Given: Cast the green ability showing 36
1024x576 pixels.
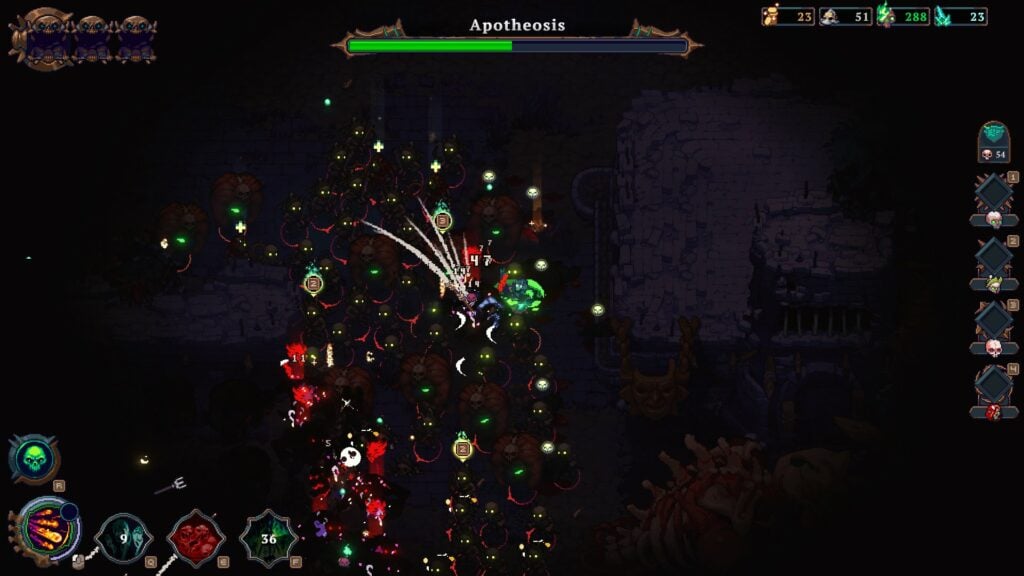Looking at the screenshot, I should [x=268, y=538].
